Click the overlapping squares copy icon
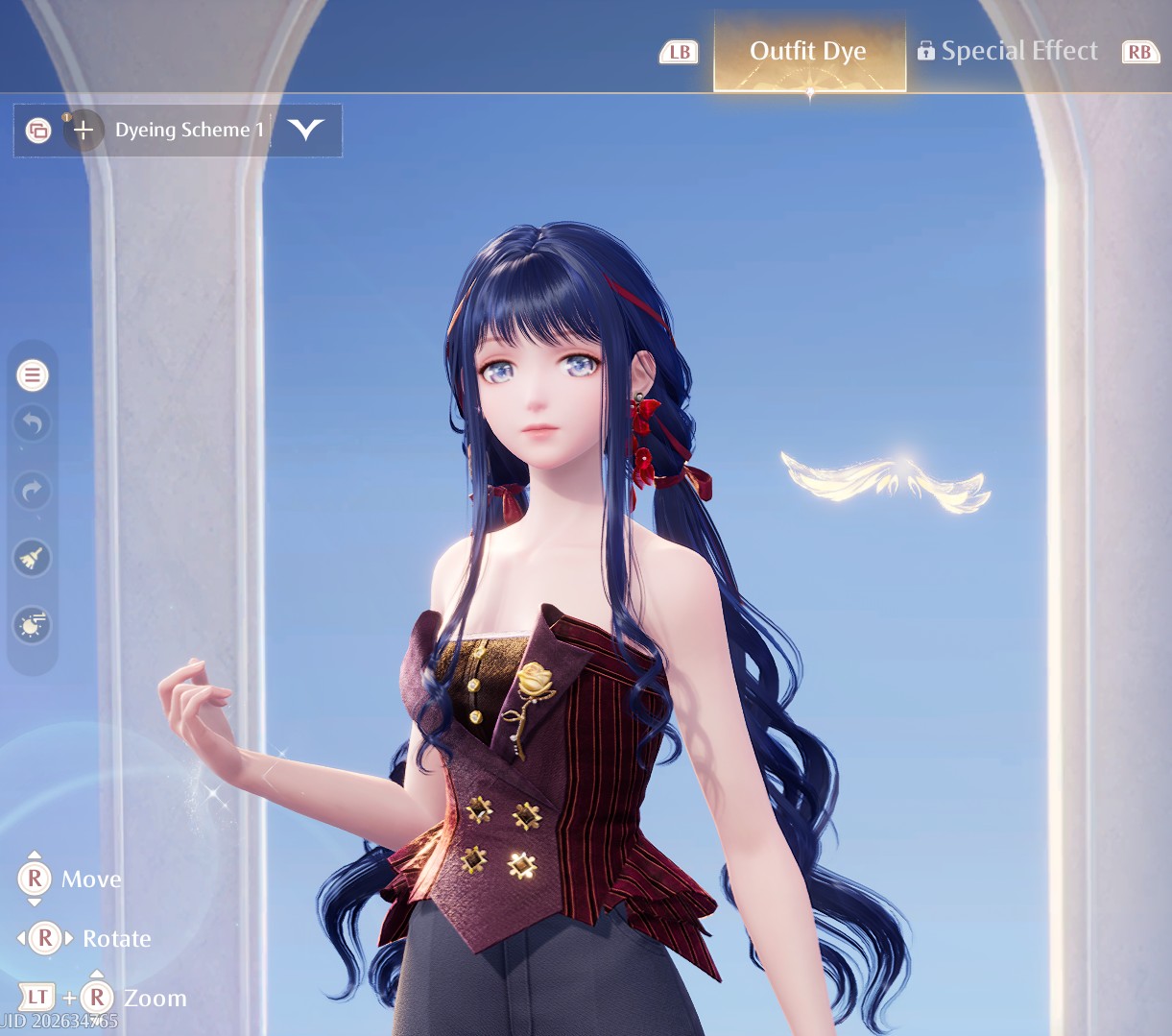The height and width of the screenshot is (1036, 1172). point(38,130)
